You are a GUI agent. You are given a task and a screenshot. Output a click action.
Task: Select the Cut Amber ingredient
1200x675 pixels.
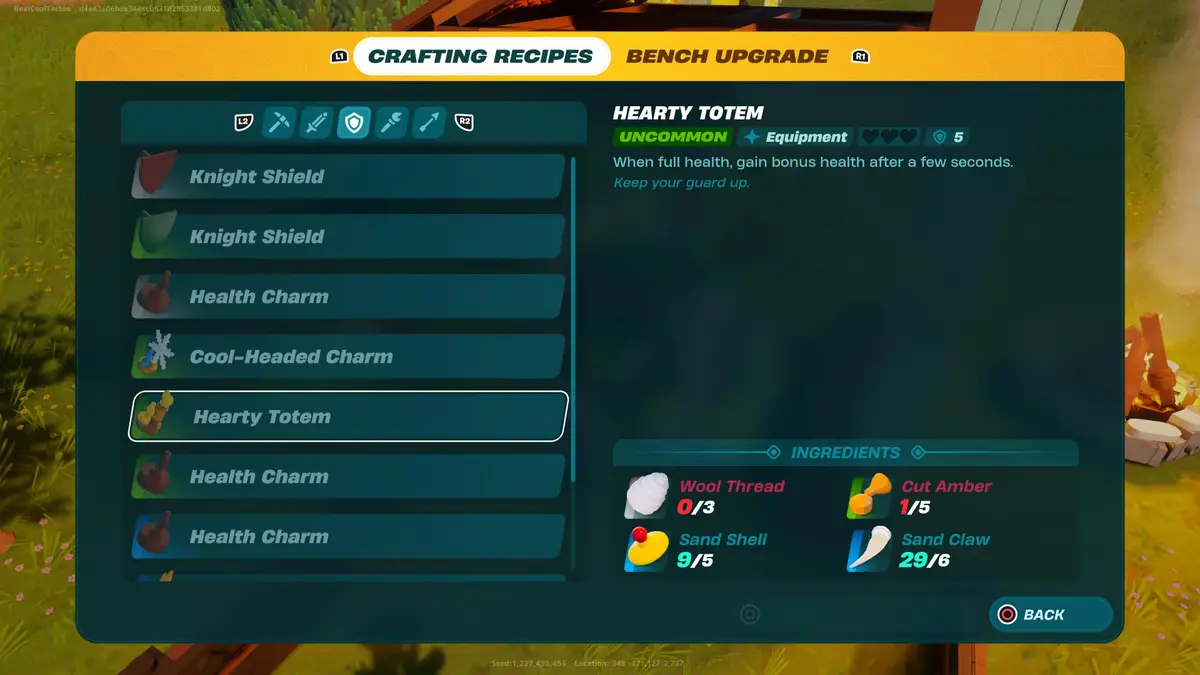[x=920, y=496]
